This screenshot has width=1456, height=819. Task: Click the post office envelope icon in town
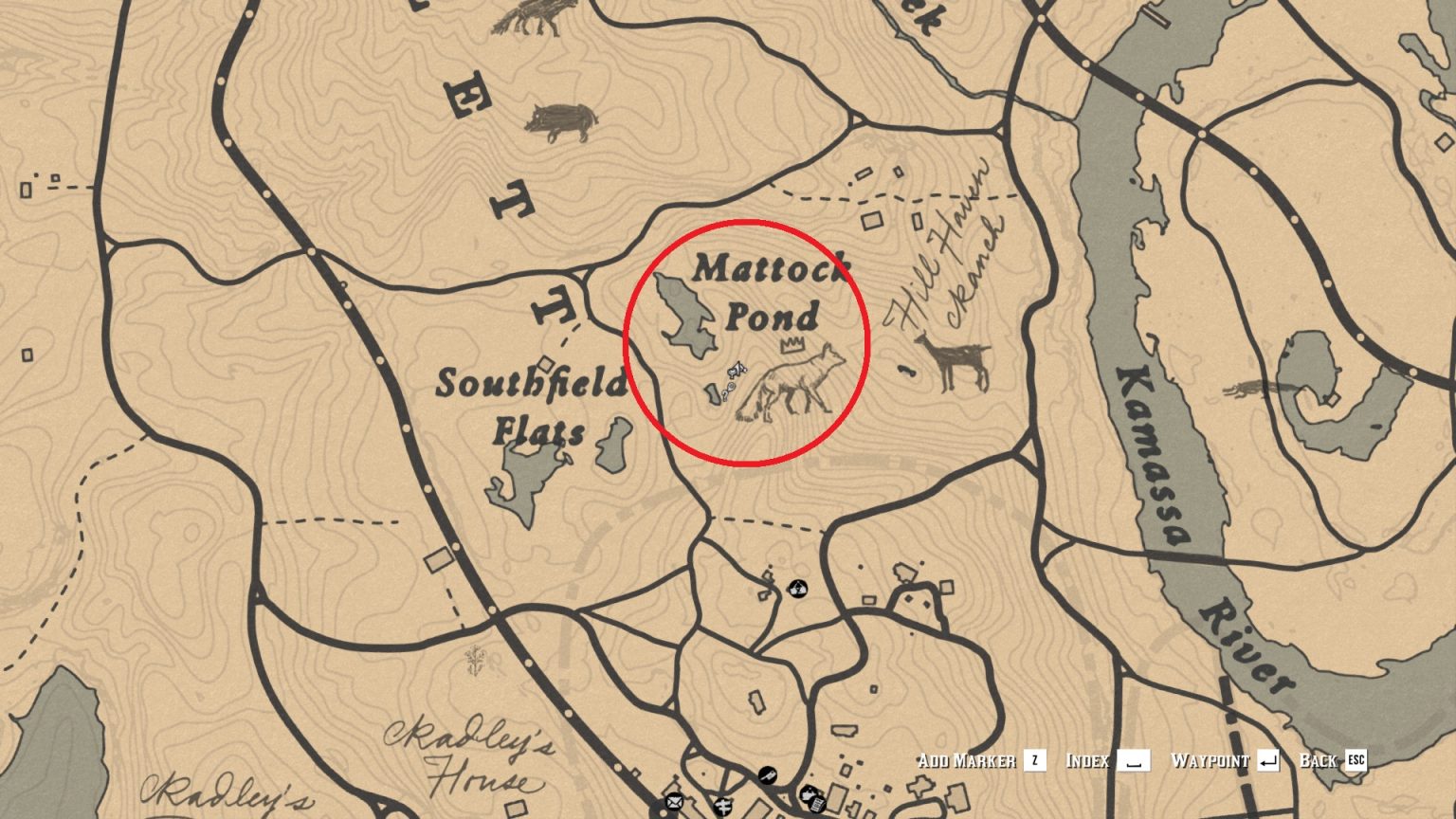point(674,803)
